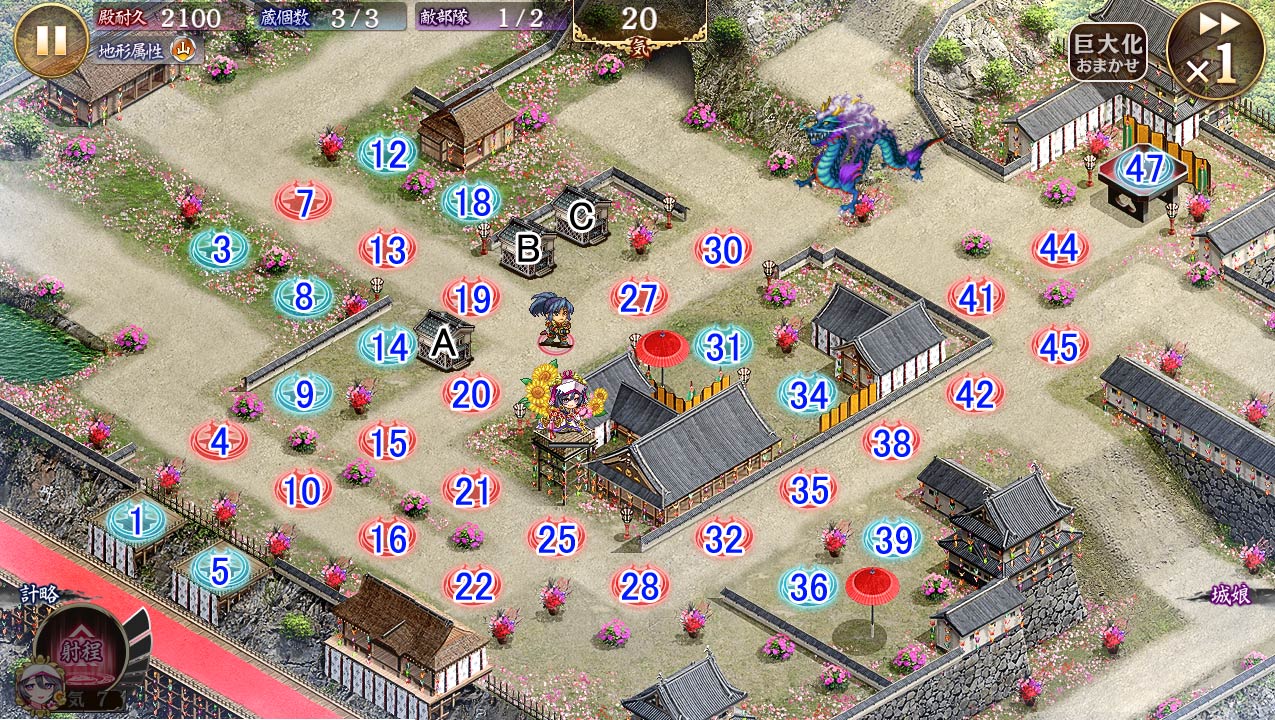Select blue placement tile 31

tap(723, 346)
